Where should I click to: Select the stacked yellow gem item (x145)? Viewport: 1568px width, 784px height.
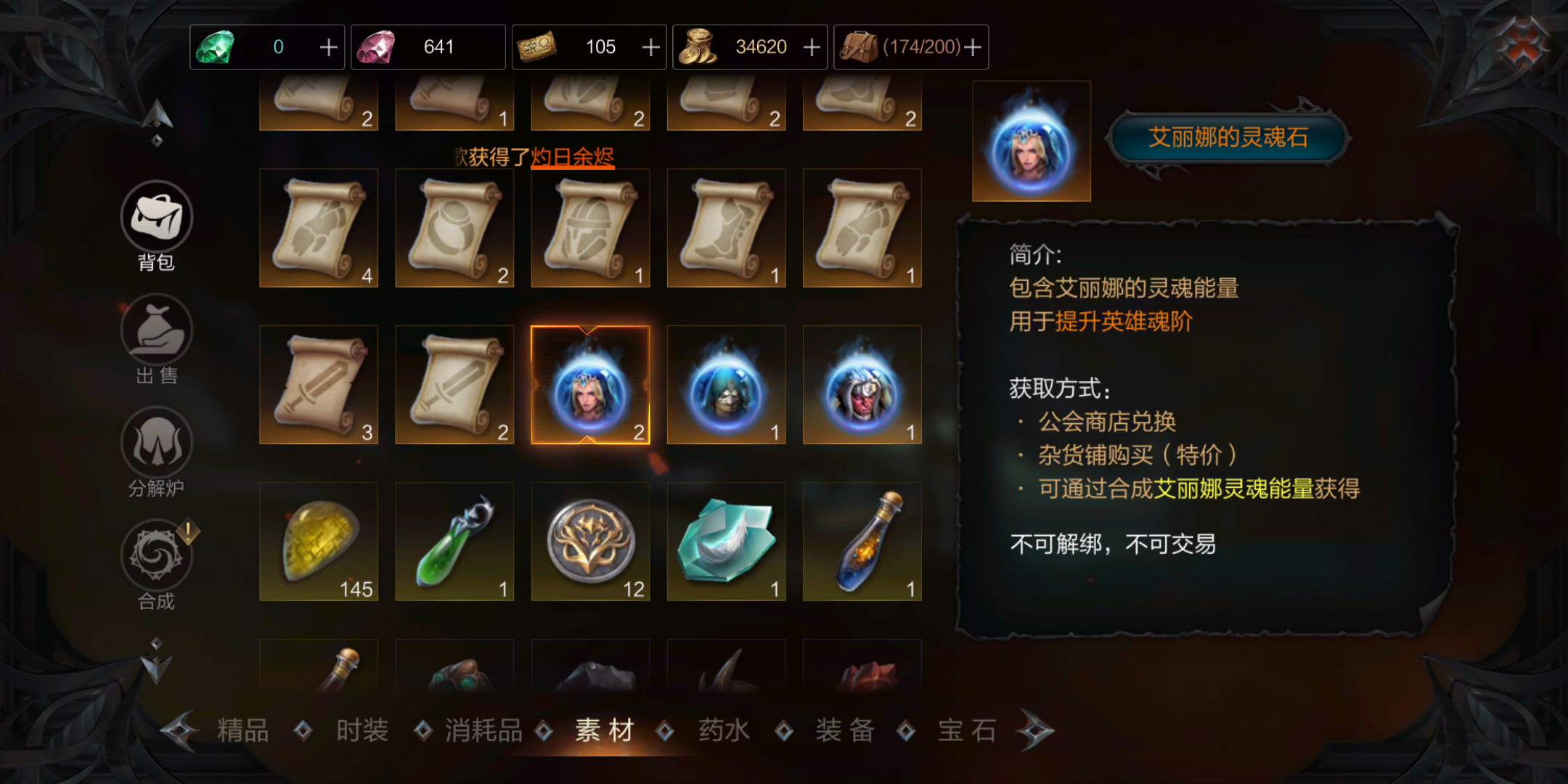318,541
